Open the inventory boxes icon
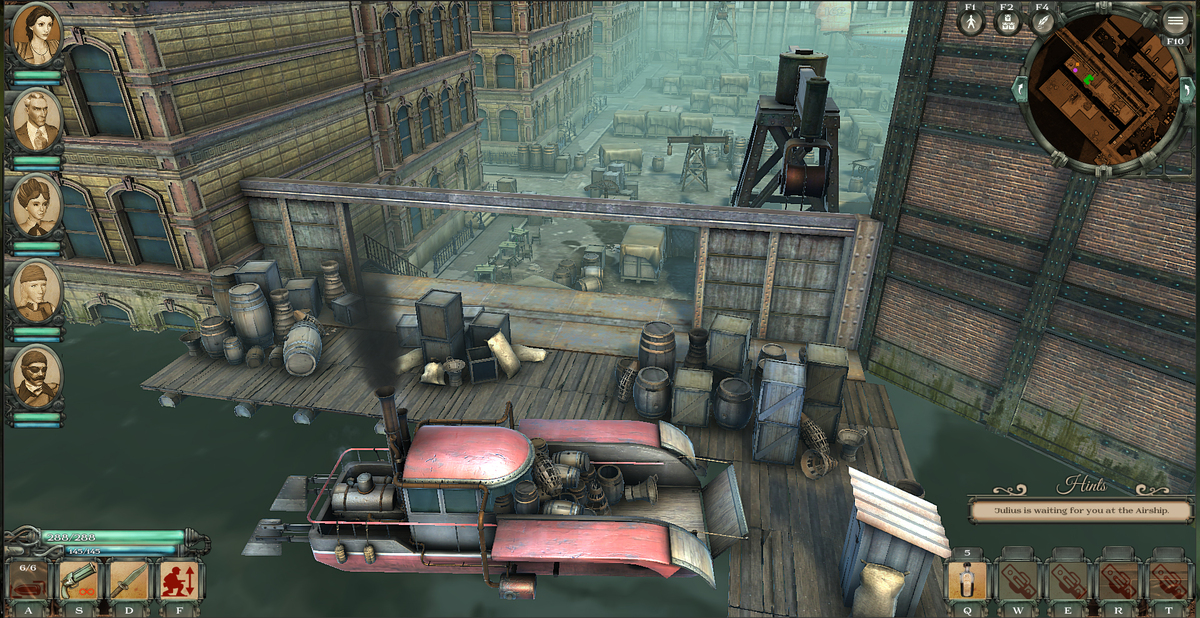Screen dimensions: 1200x618 click(x=1007, y=22)
